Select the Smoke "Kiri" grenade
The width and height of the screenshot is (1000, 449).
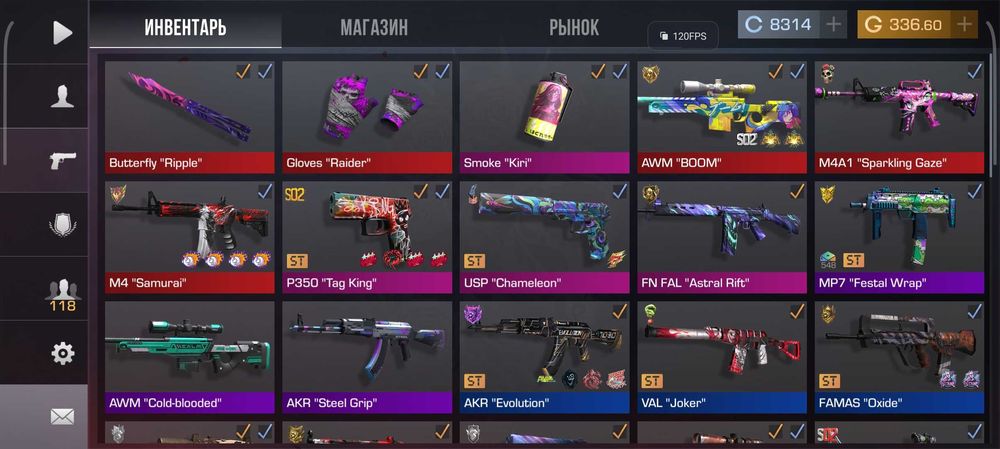544,118
